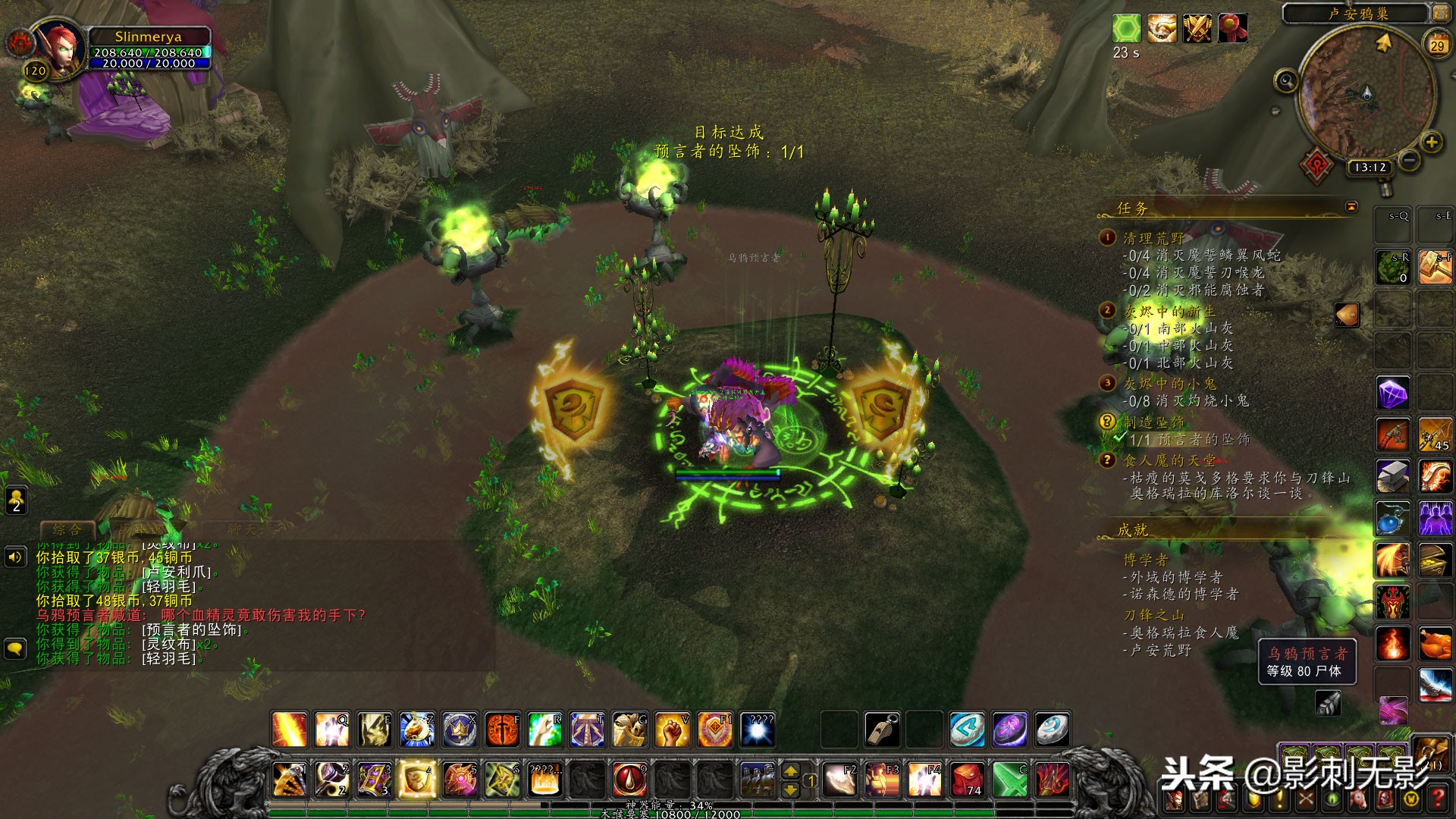
Task: Open the chat speech bubble menu
Action: [x=16, y=649]
